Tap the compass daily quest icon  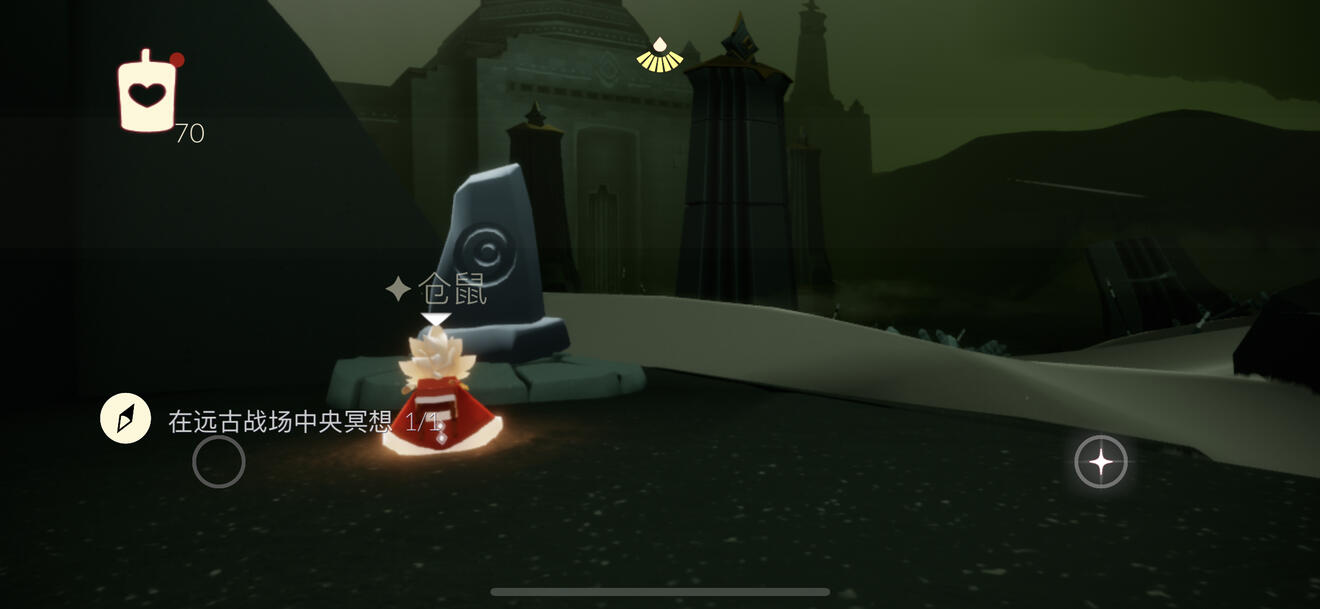pyautogui.click(x=125, y=419)
